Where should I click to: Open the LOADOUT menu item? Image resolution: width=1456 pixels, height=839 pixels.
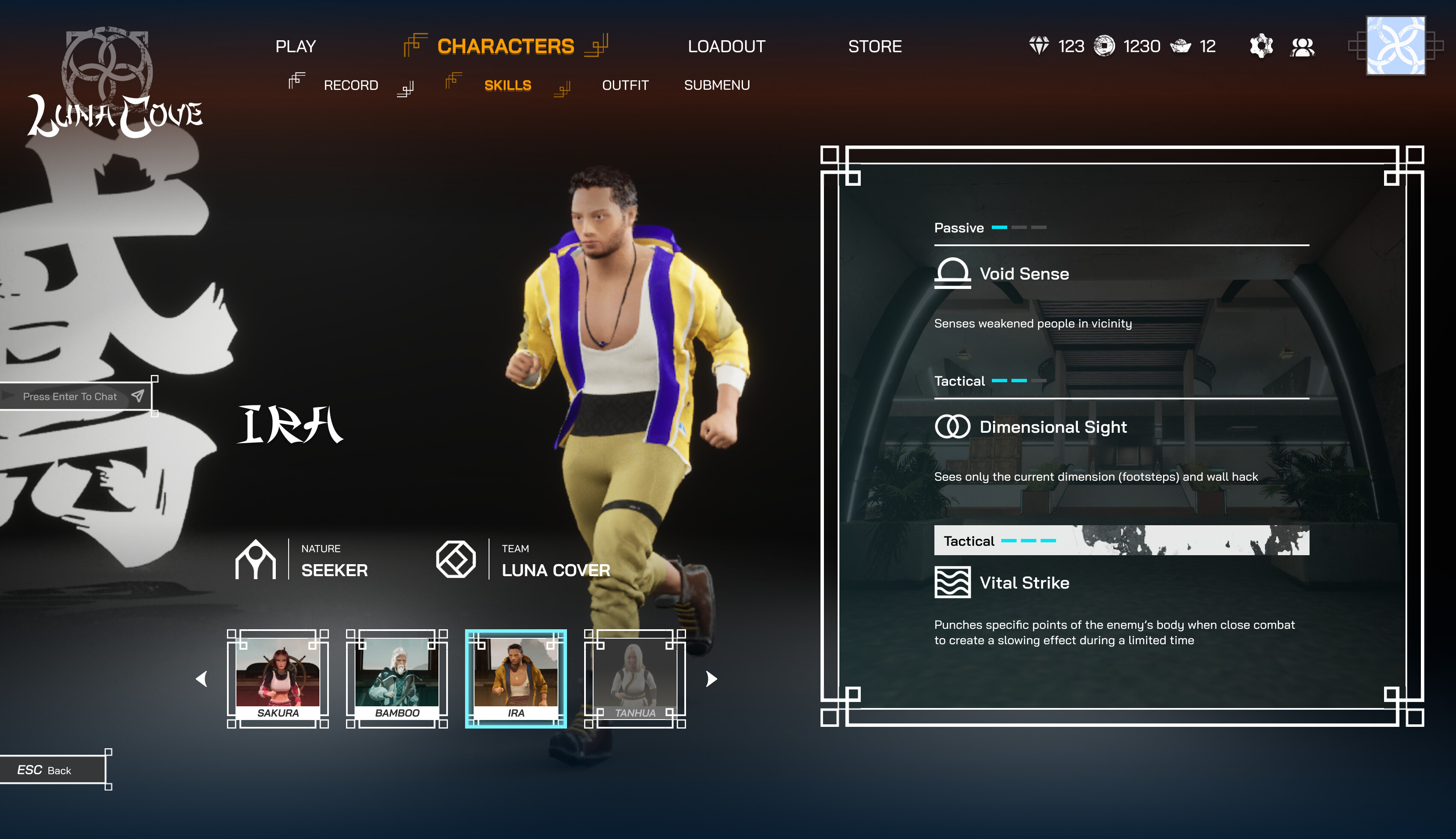tap(726, 46)
